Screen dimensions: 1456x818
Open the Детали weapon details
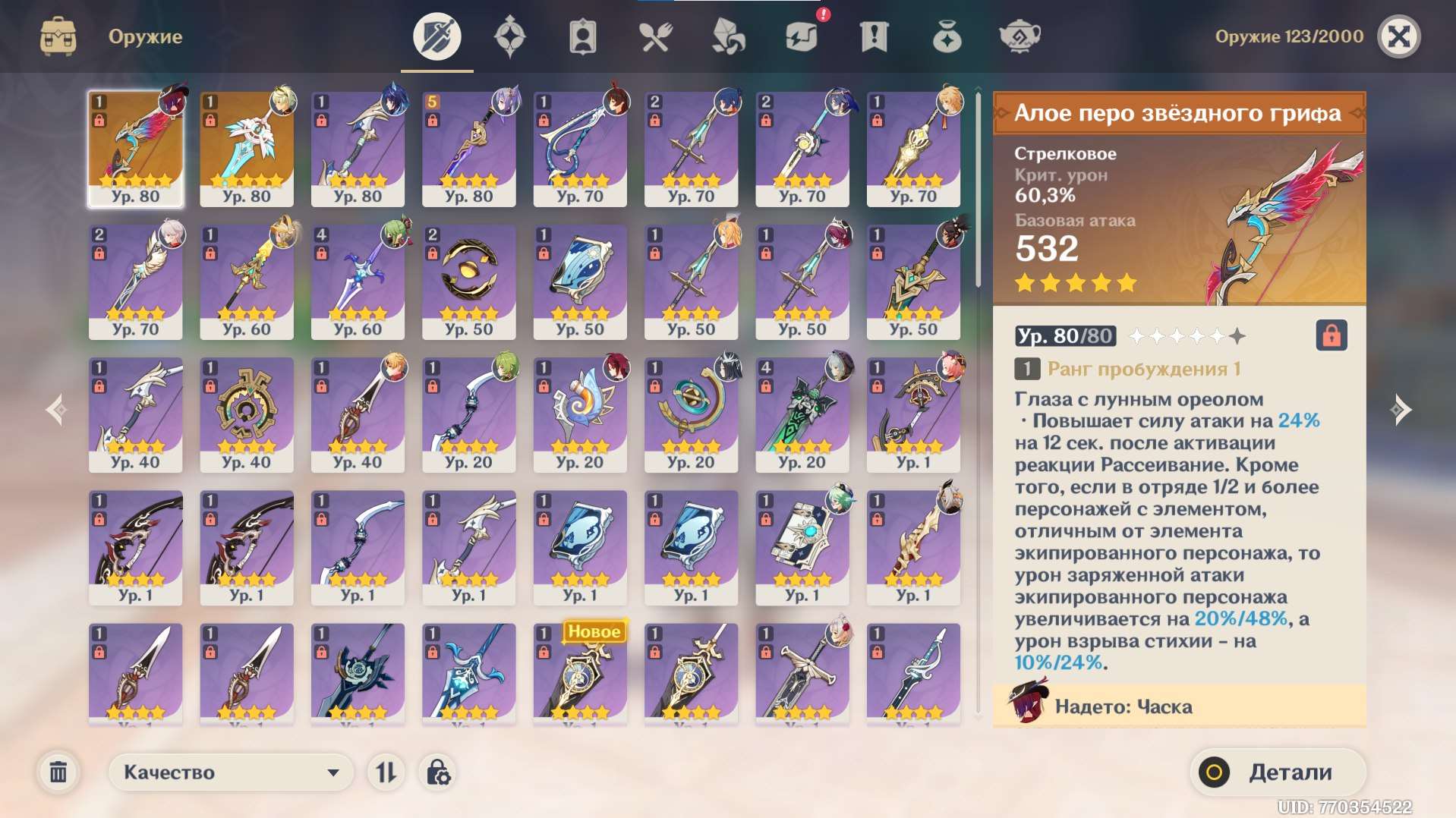pyautogui.click(x=1278, y=772)
